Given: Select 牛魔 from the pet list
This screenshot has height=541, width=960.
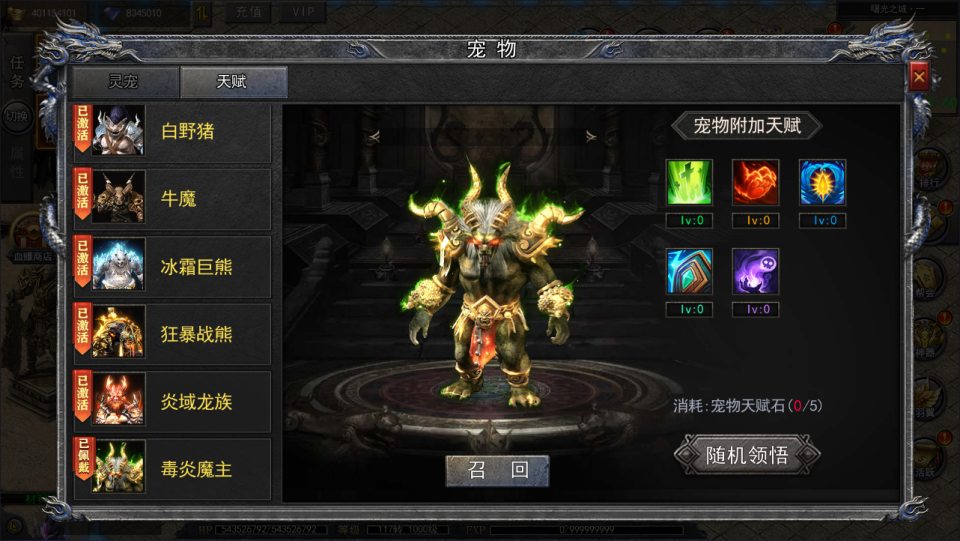Looking at the screenshot, I should coord(172,199).
